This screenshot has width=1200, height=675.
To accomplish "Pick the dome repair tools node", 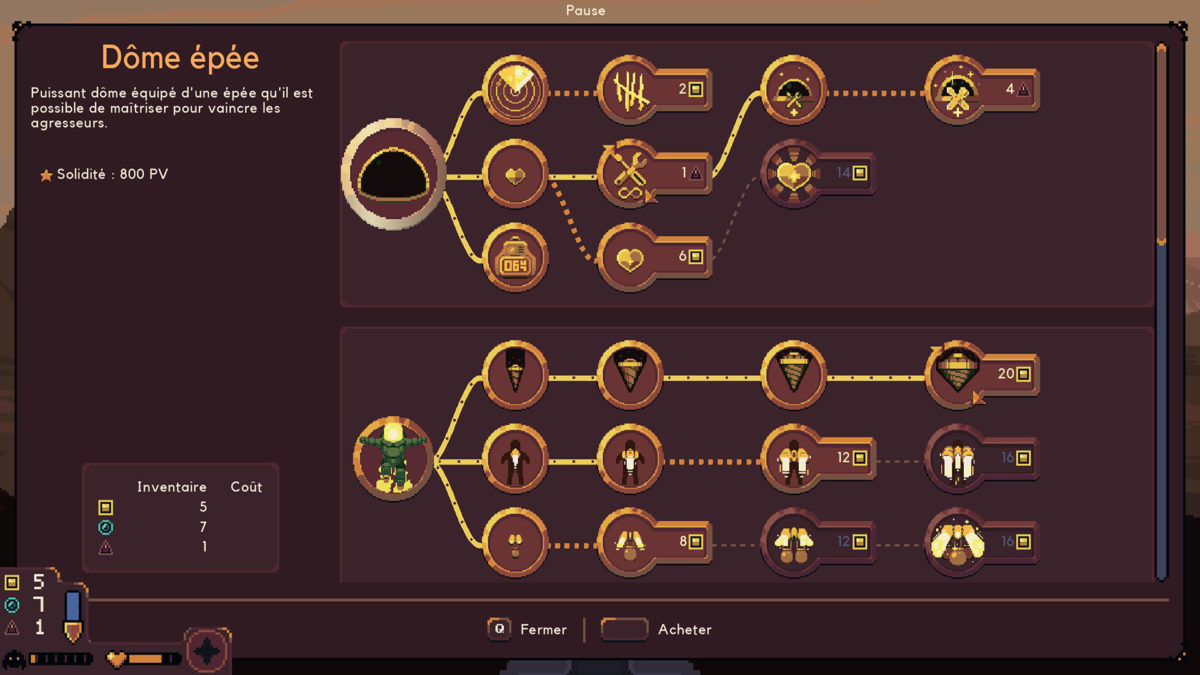I will [794, 90].
